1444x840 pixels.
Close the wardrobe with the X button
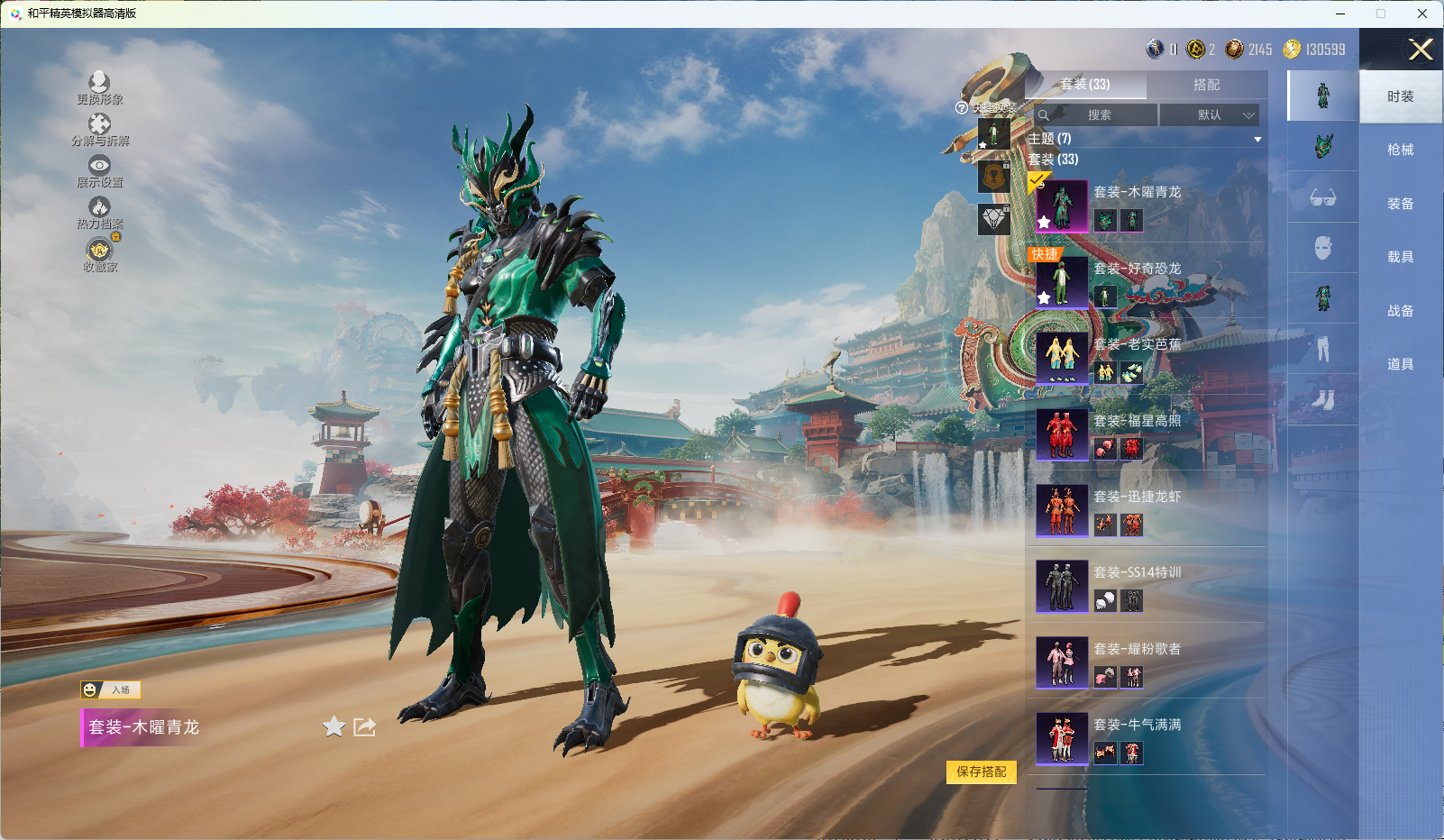1421,50
